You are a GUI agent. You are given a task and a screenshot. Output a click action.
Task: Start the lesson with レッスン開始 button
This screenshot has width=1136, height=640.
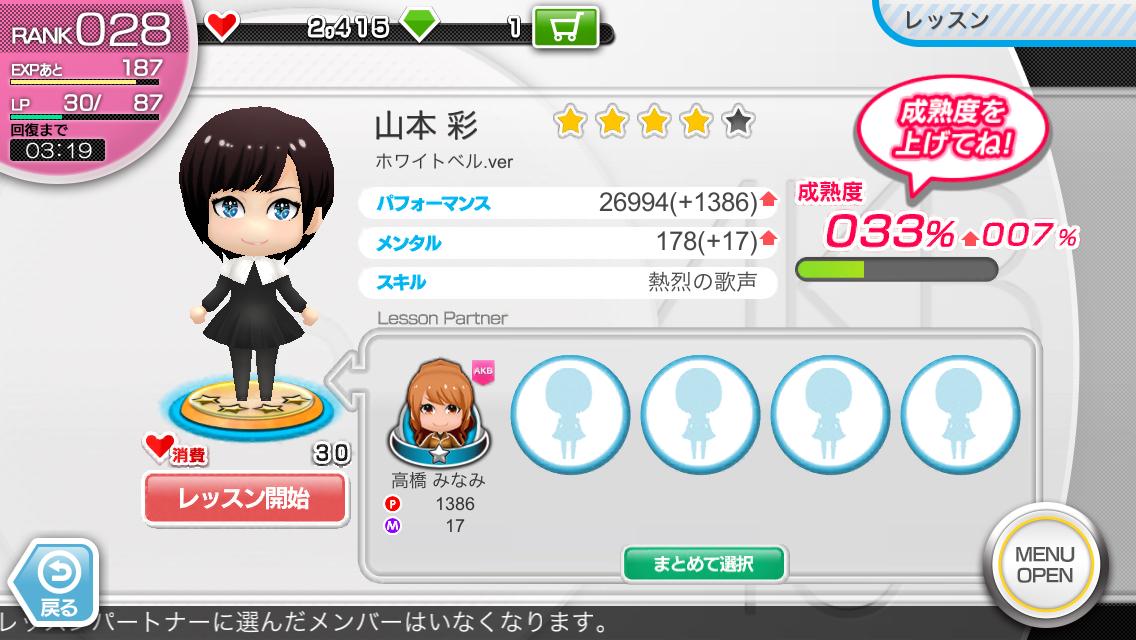[245, 498]
